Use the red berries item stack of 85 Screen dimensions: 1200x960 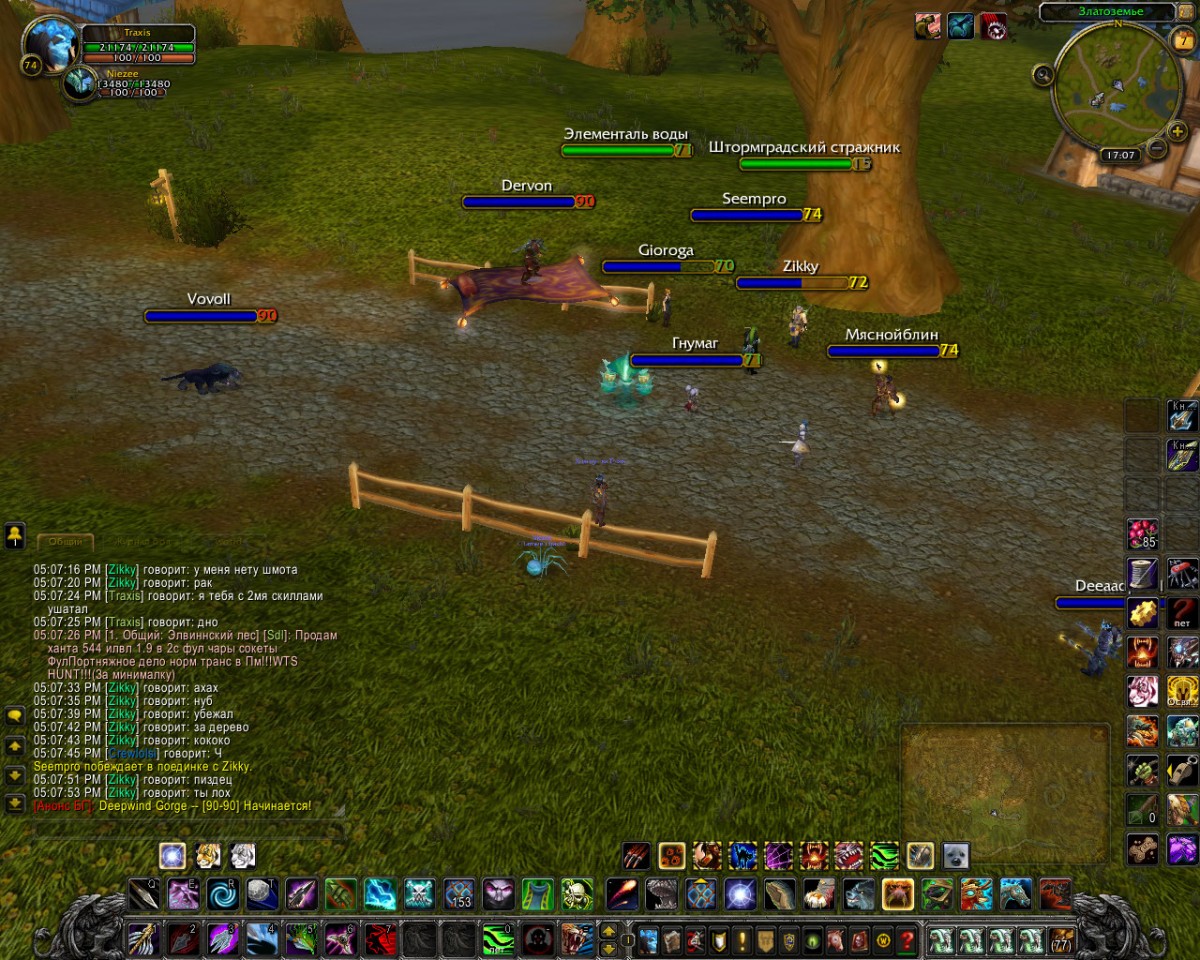[x=1142, y=534]
